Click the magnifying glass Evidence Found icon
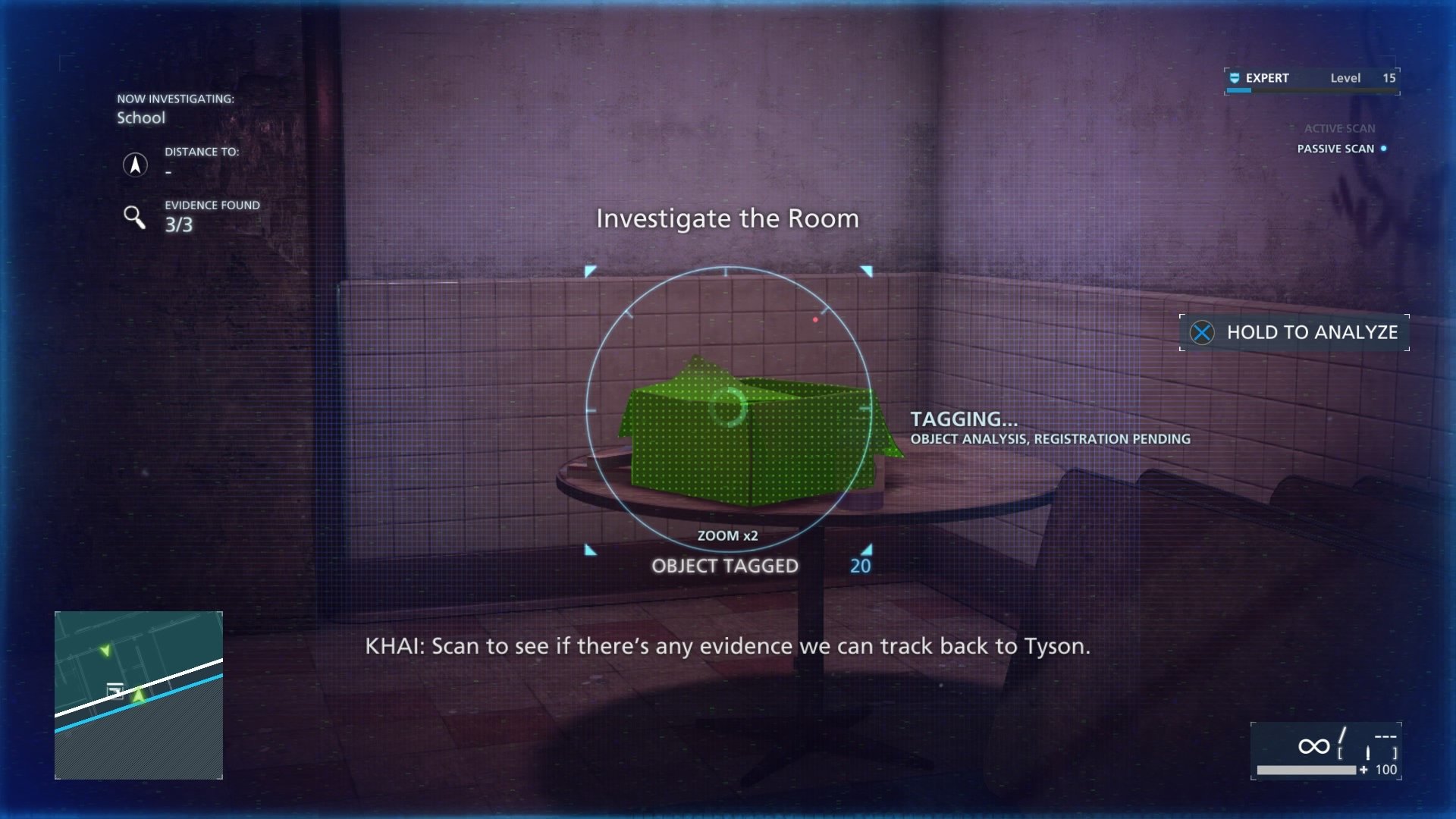Viewport: 1456px width, 819px height. click(x=136, y=218)
